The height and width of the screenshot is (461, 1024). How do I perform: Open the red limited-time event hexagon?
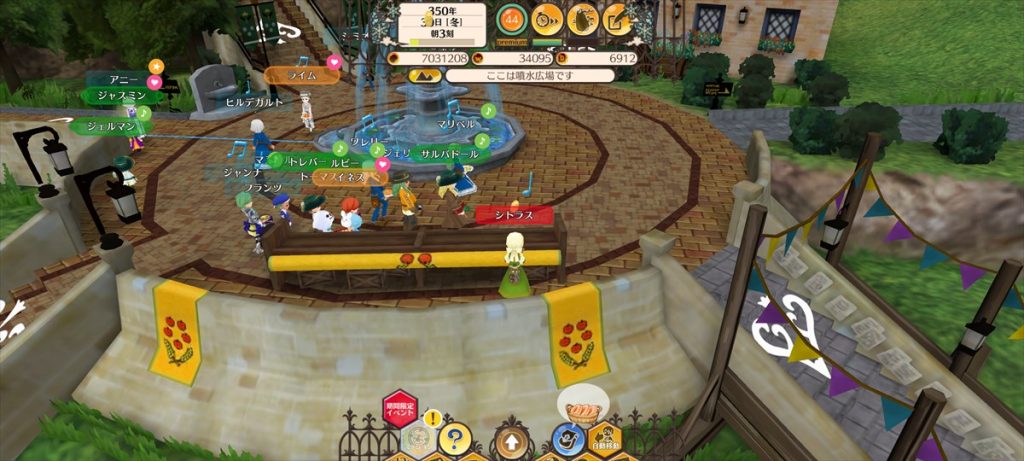coord(399,410)
